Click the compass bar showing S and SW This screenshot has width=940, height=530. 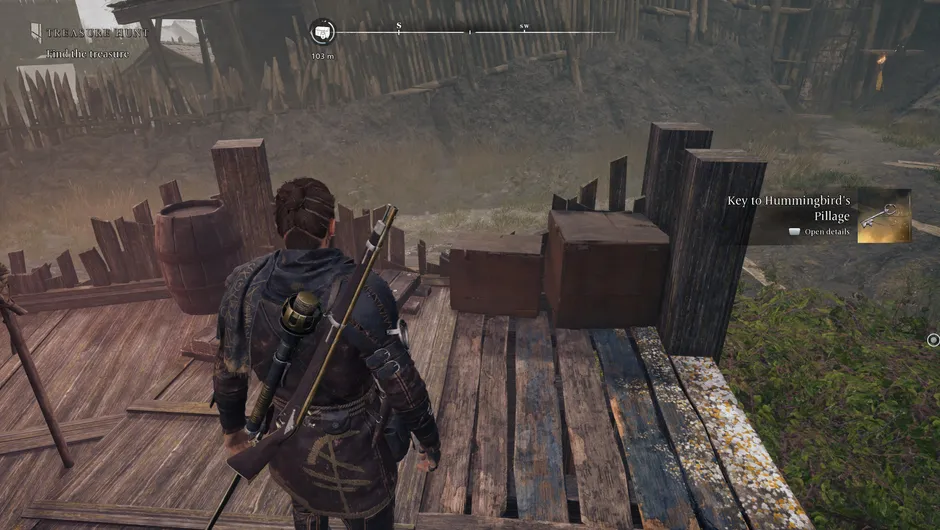click(x=470, y=32)
